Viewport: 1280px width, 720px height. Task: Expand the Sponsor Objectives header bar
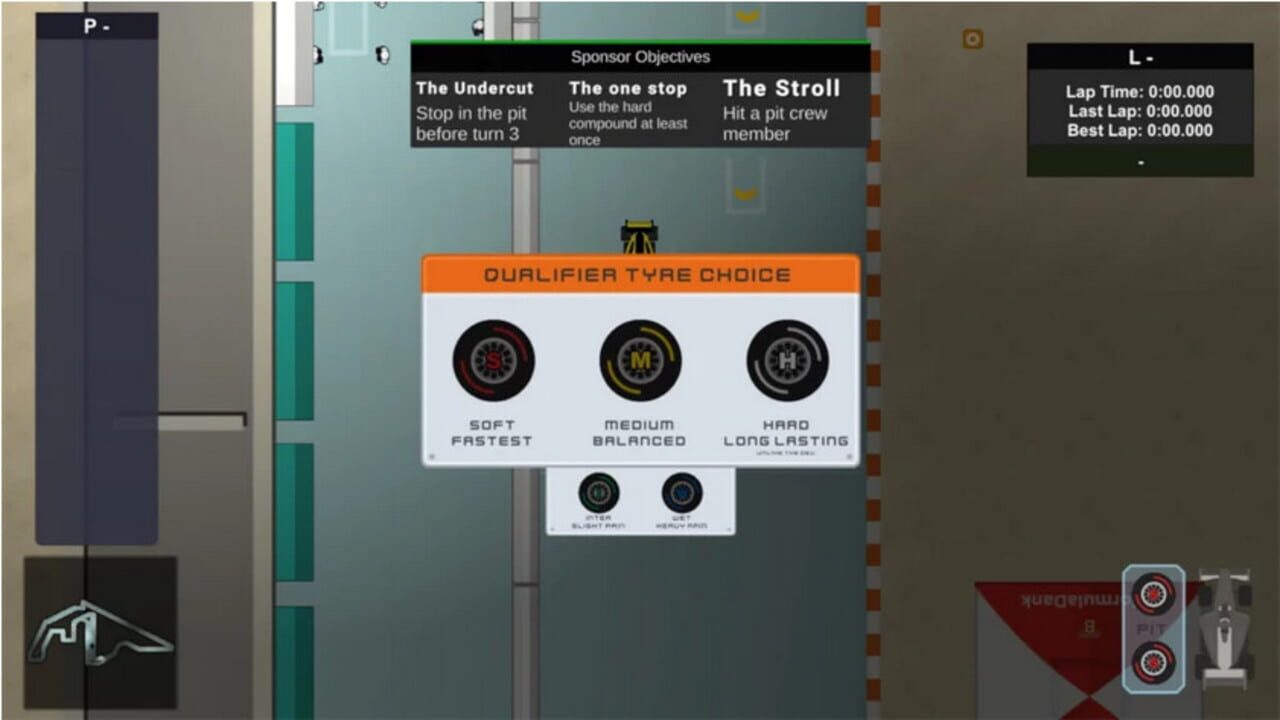pyautogui.click(x=640, y=58)
